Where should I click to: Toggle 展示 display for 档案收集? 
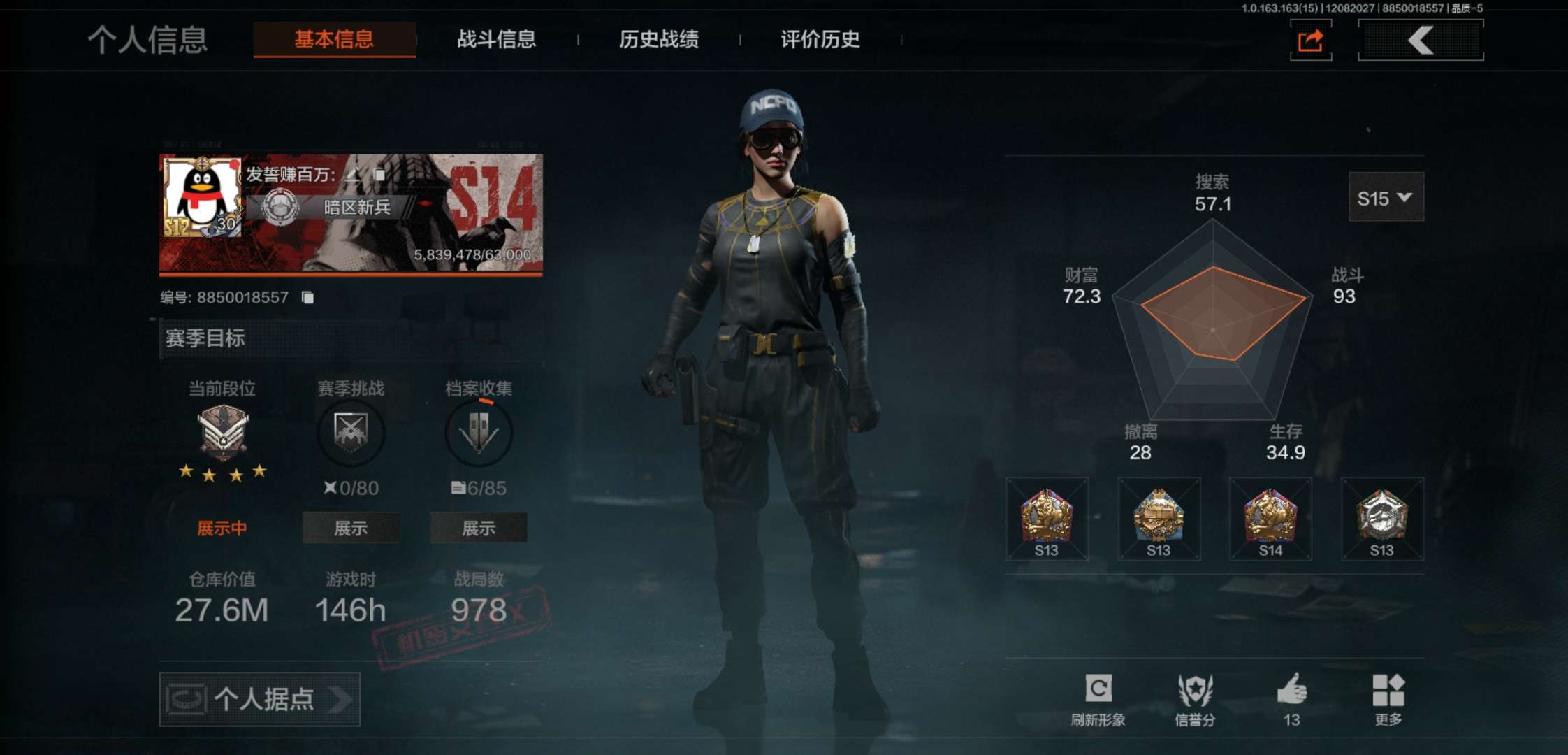[479, 528]
